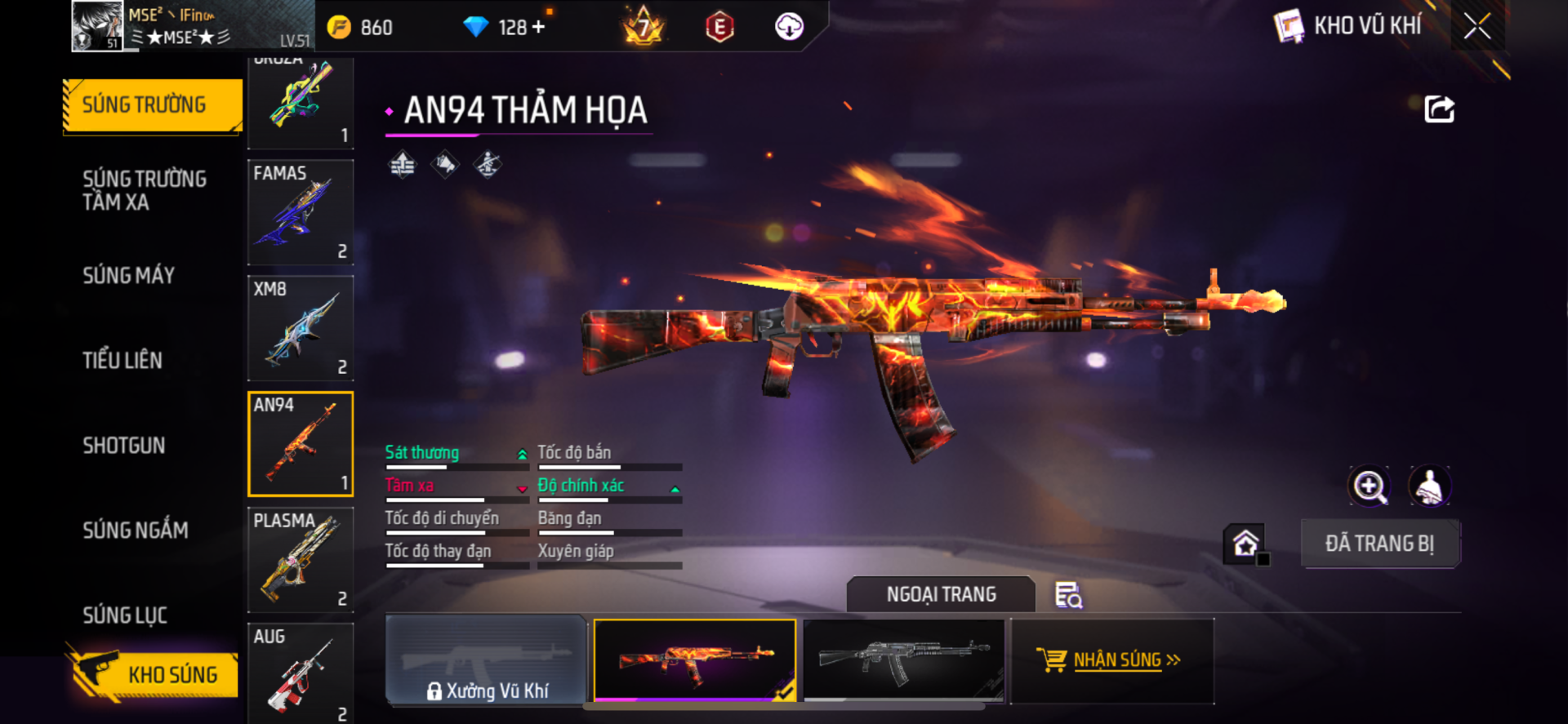Choose the Tiểu Liên category

[x=122, y=360]
